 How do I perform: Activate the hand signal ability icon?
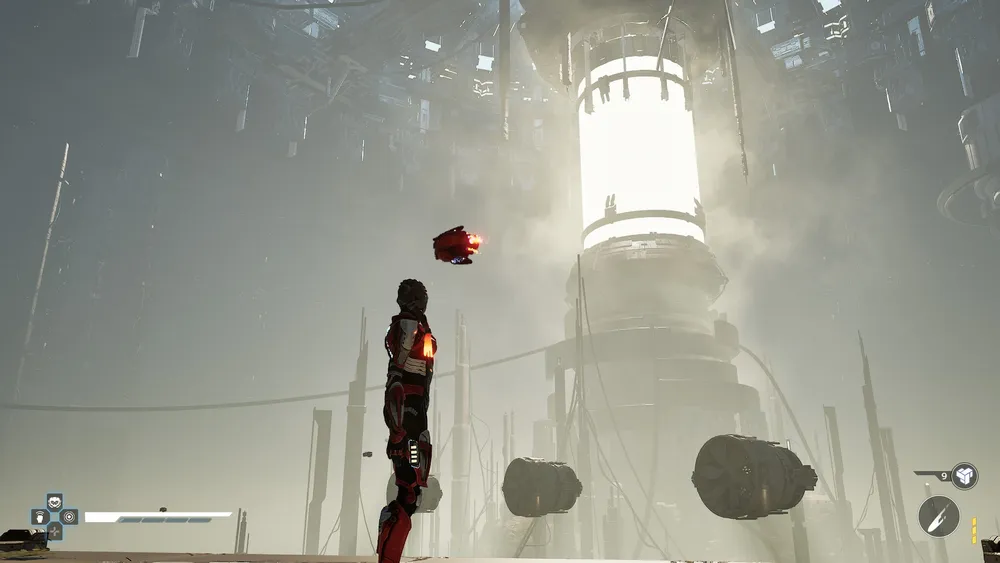(x=39, y=517)
